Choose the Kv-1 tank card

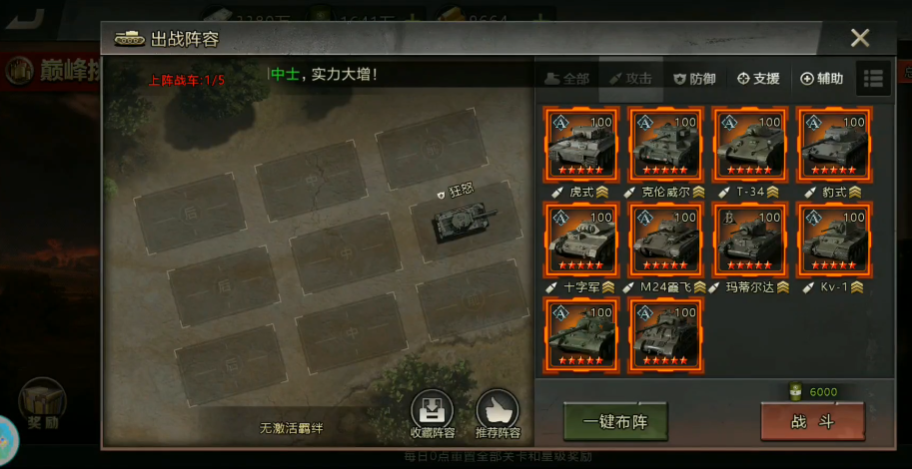[833, 239]
